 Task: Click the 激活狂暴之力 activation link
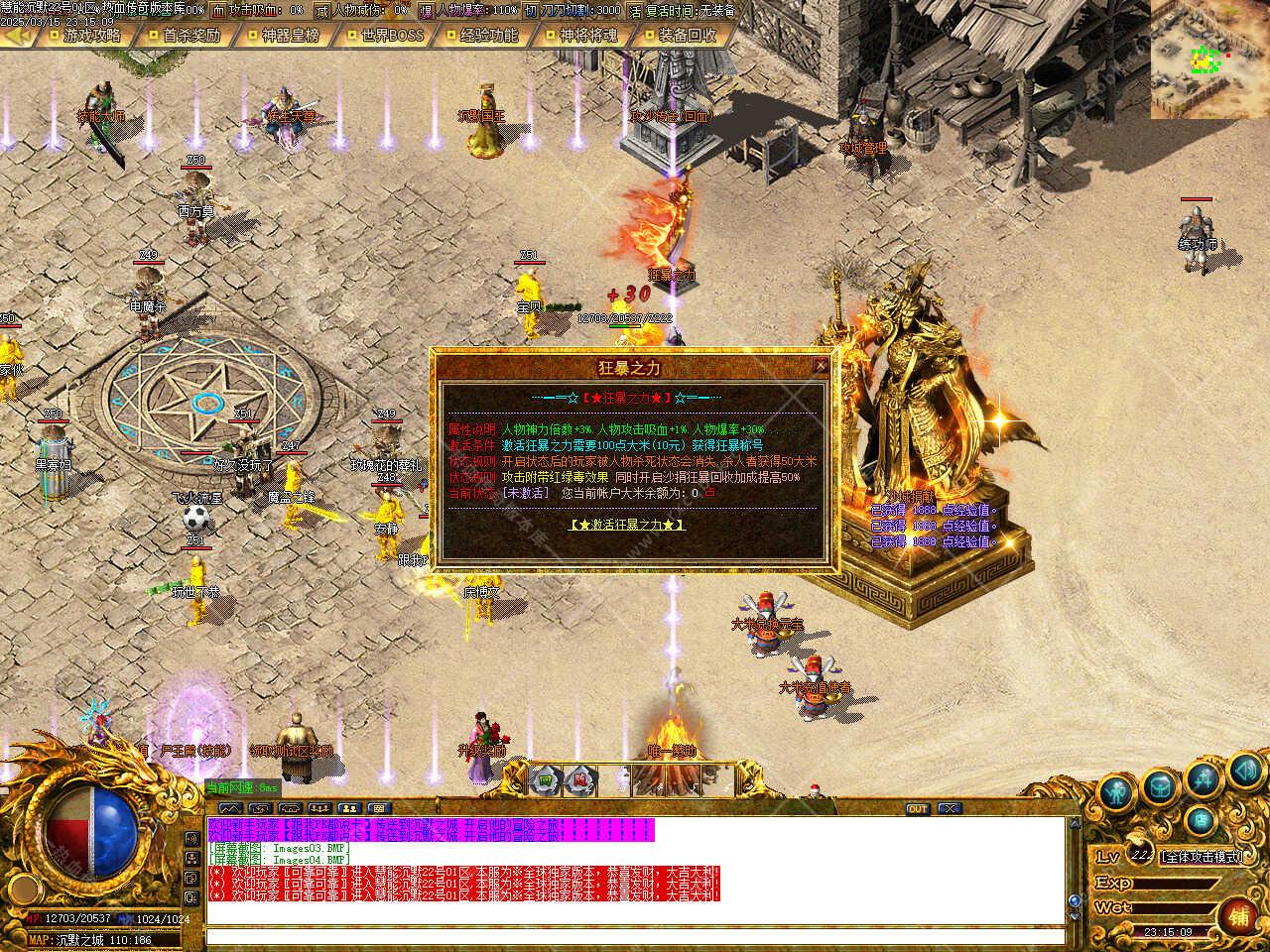coord(627,525)
